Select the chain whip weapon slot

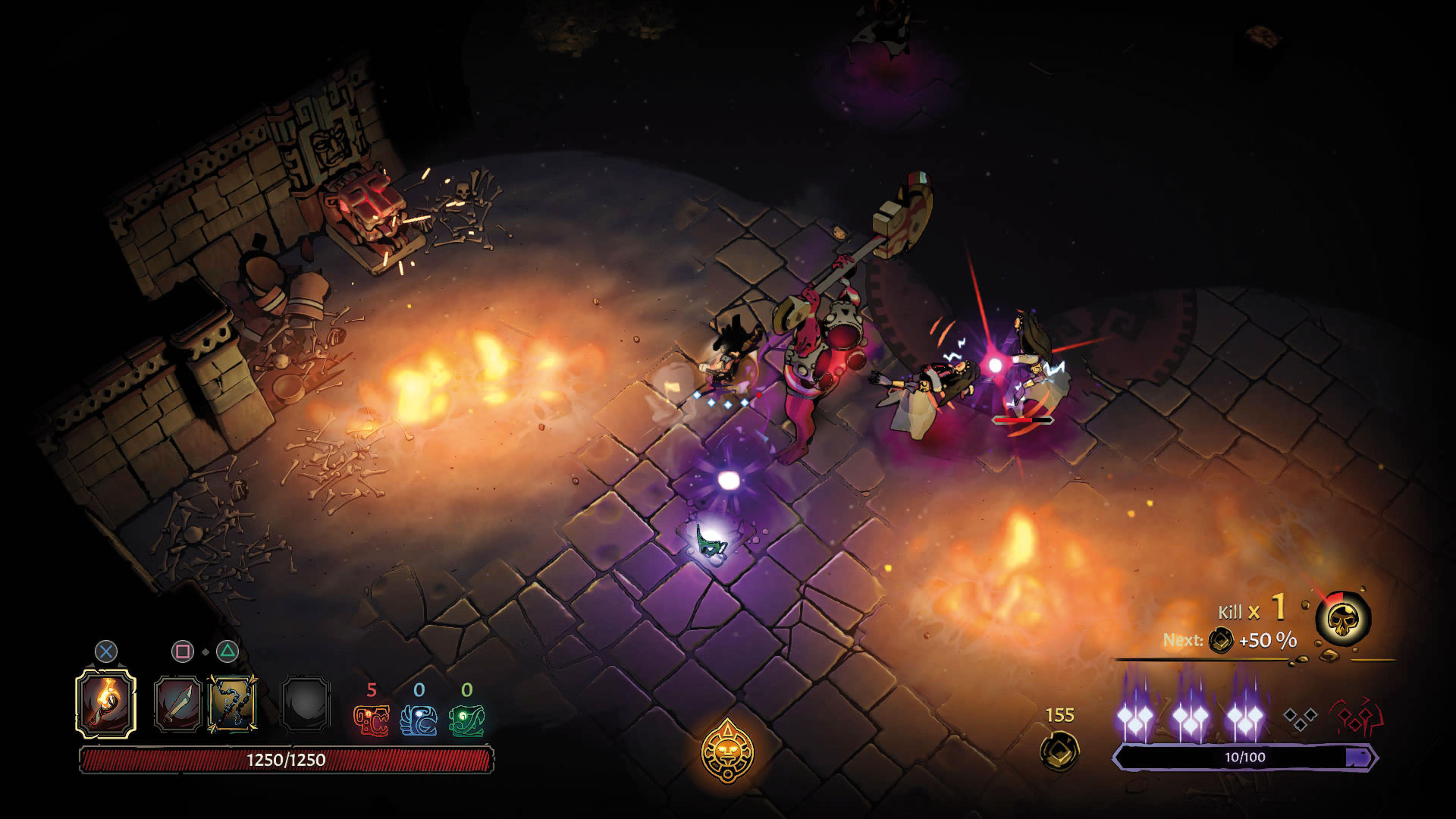[x=232, y=704]
